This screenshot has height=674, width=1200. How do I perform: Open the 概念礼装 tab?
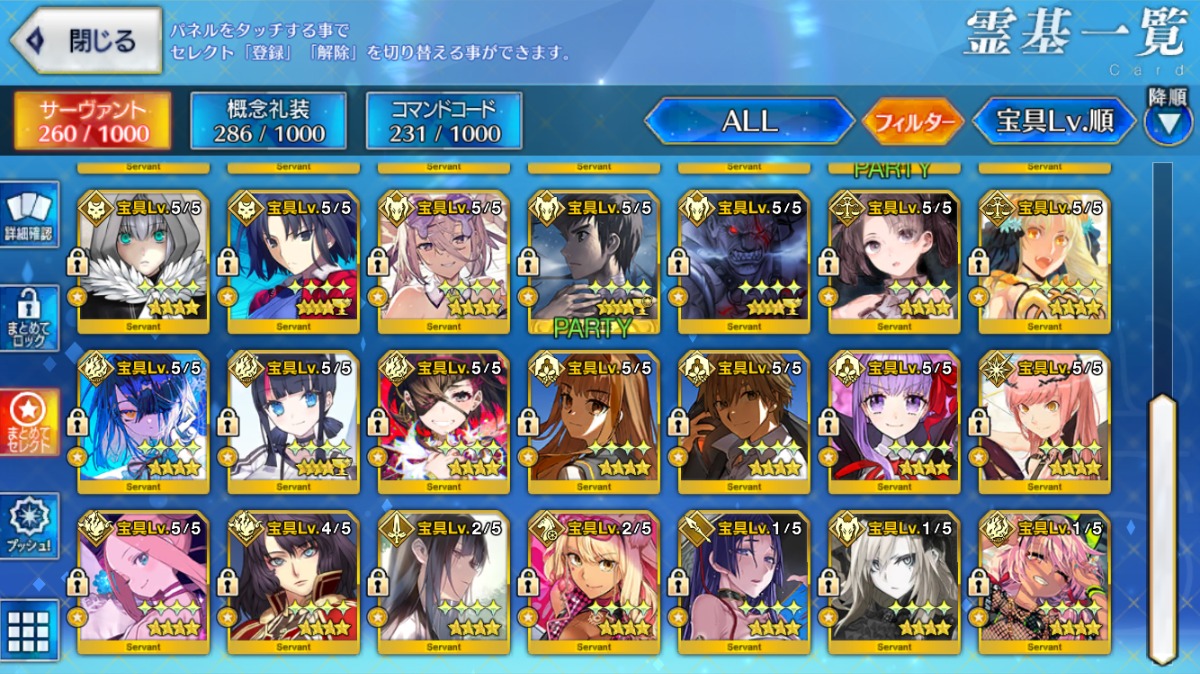pos(267,122)
